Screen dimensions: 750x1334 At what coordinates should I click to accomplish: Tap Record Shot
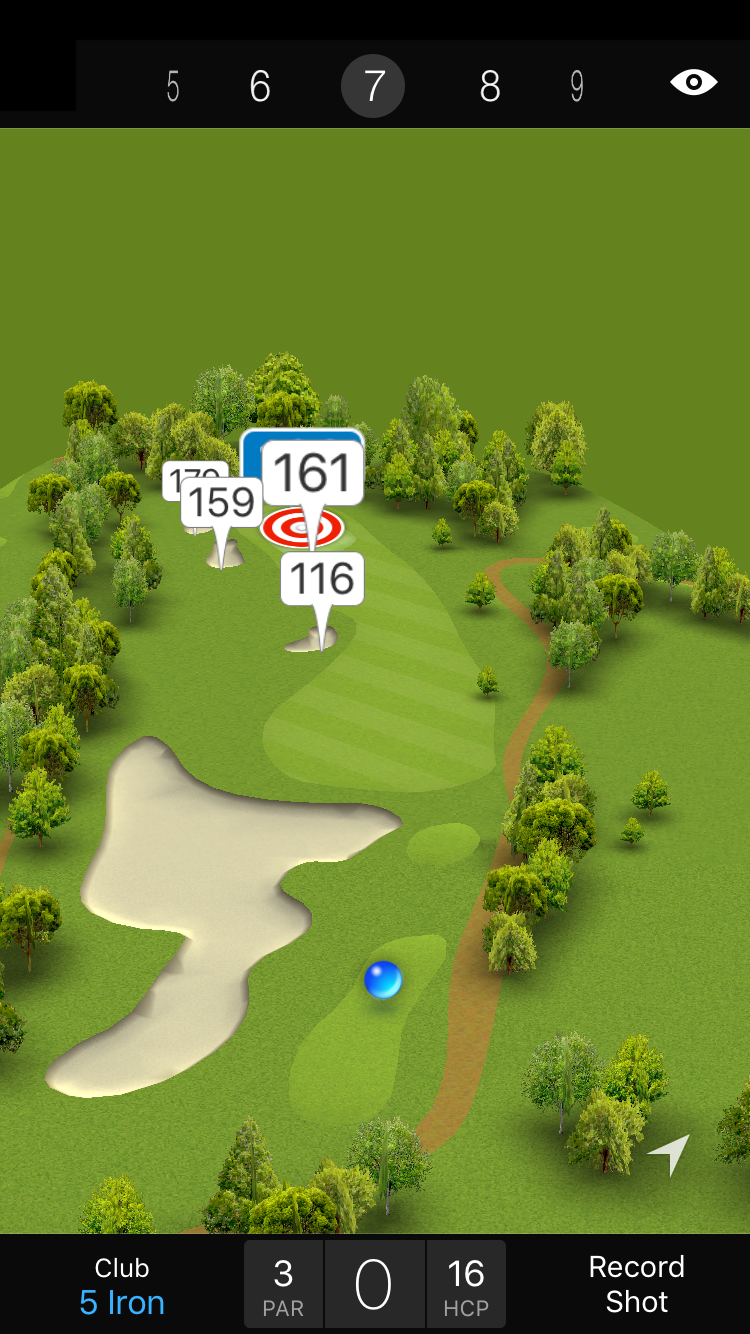[636, 1284]
